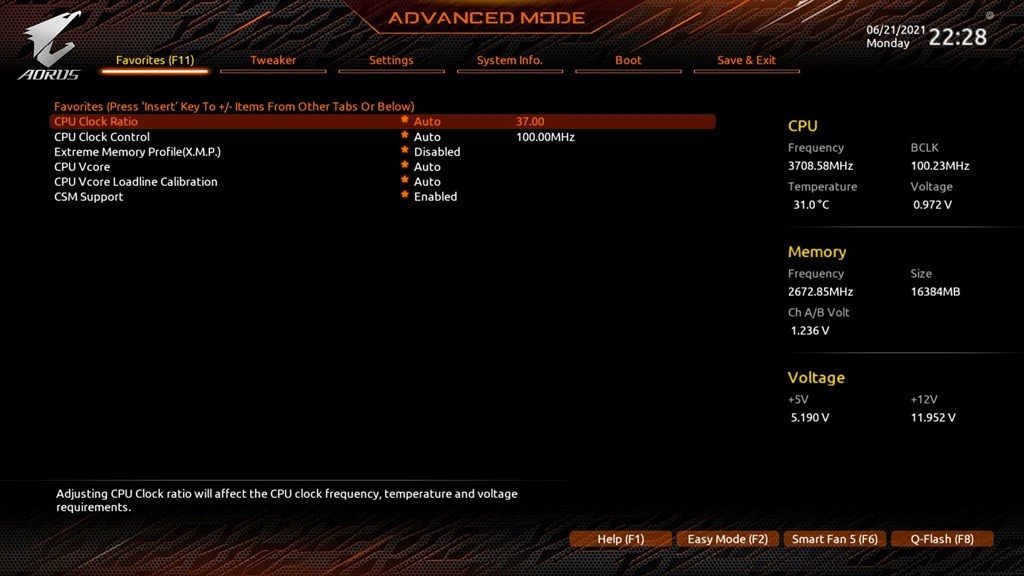This screenshot has height=576, width=1024.
Task: Open the Settings tab
Action: 391,60
